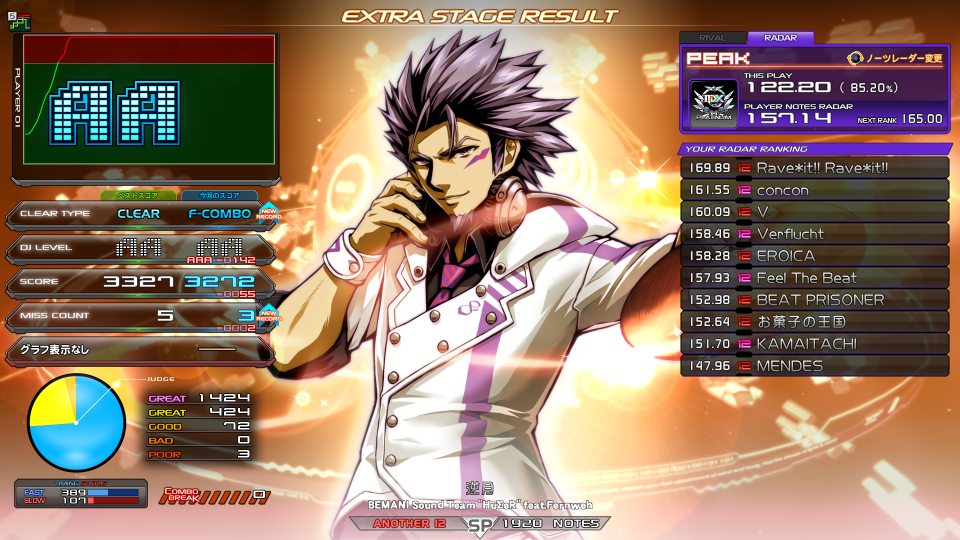Select the RADAR tab
Screen dimensions: 960x540
click(781, 38)
